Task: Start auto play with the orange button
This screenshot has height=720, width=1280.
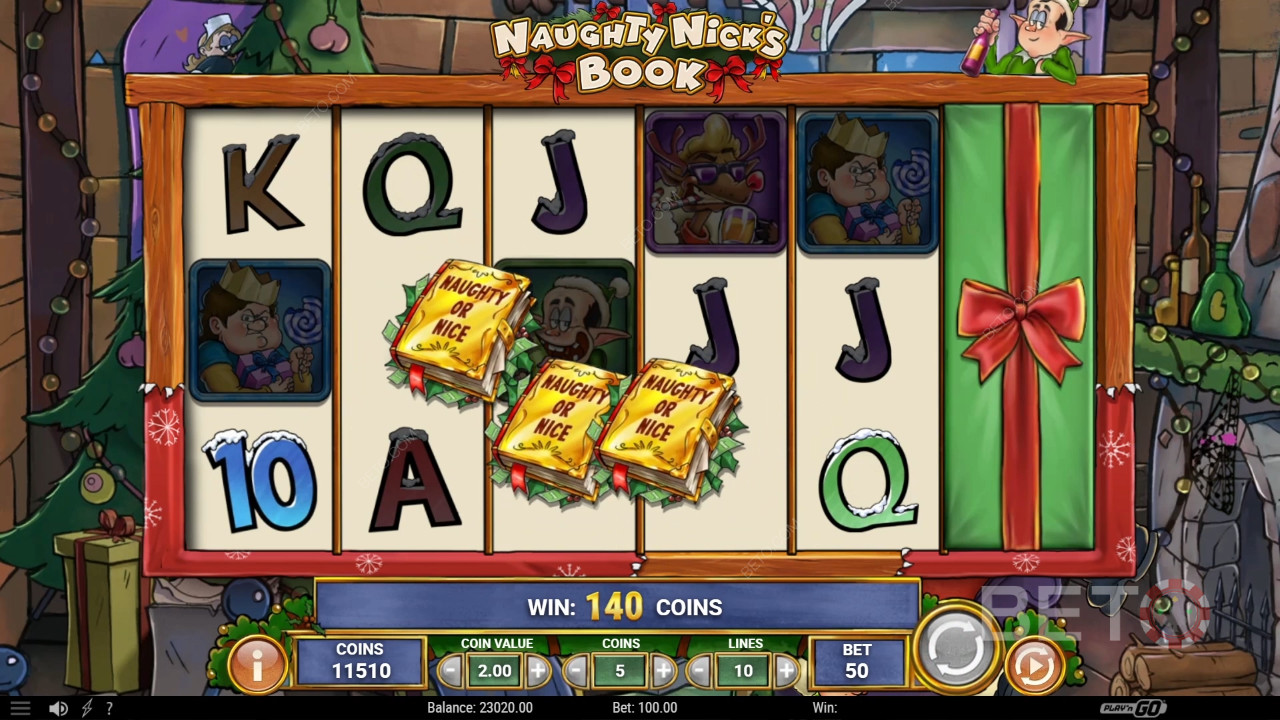Action: [x=1033, y=665]
